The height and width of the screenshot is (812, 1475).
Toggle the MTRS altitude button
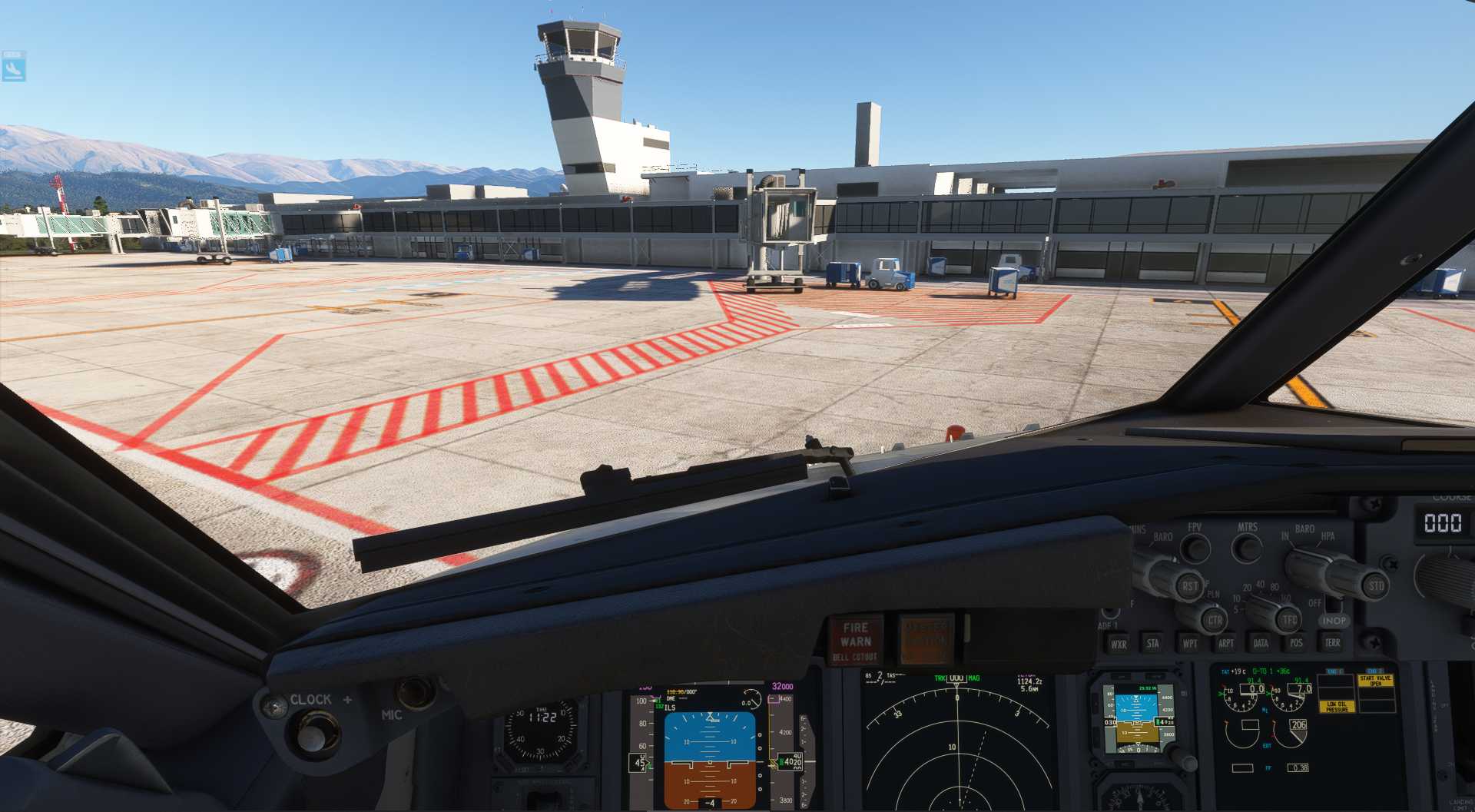tap(1246, 547)
